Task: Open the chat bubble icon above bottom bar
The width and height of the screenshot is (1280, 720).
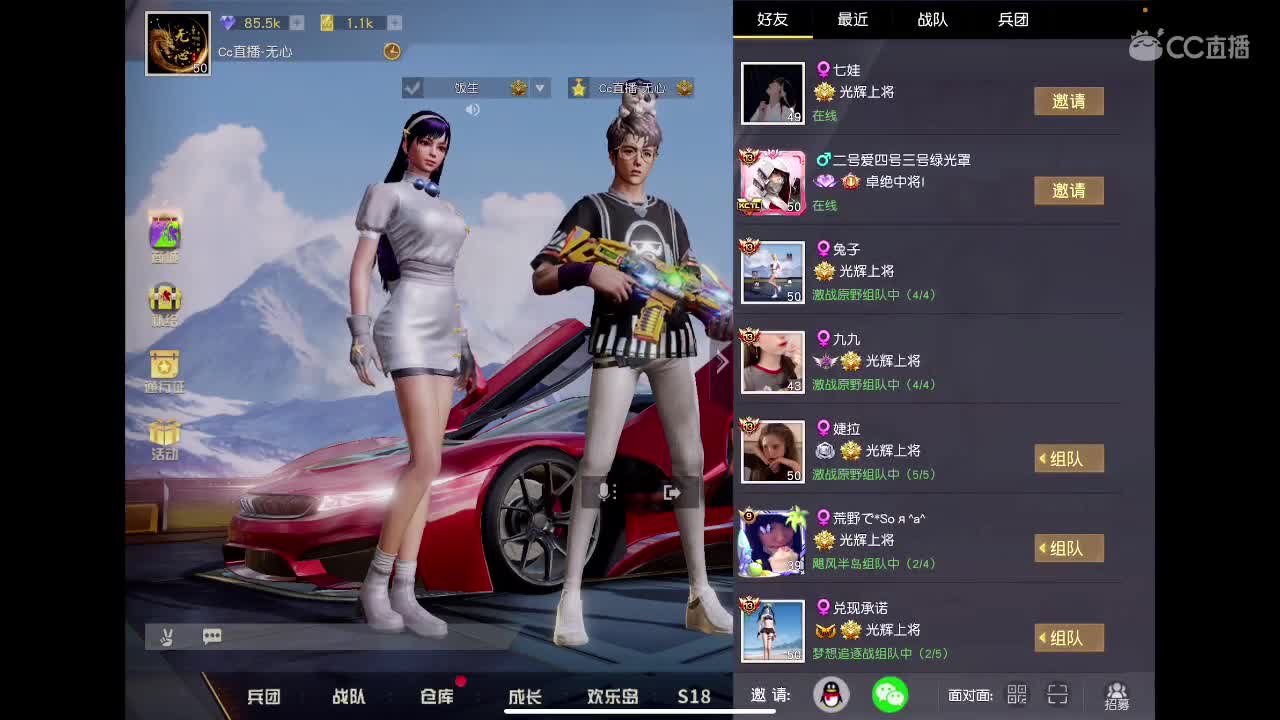Action: [x=211, y=636]
